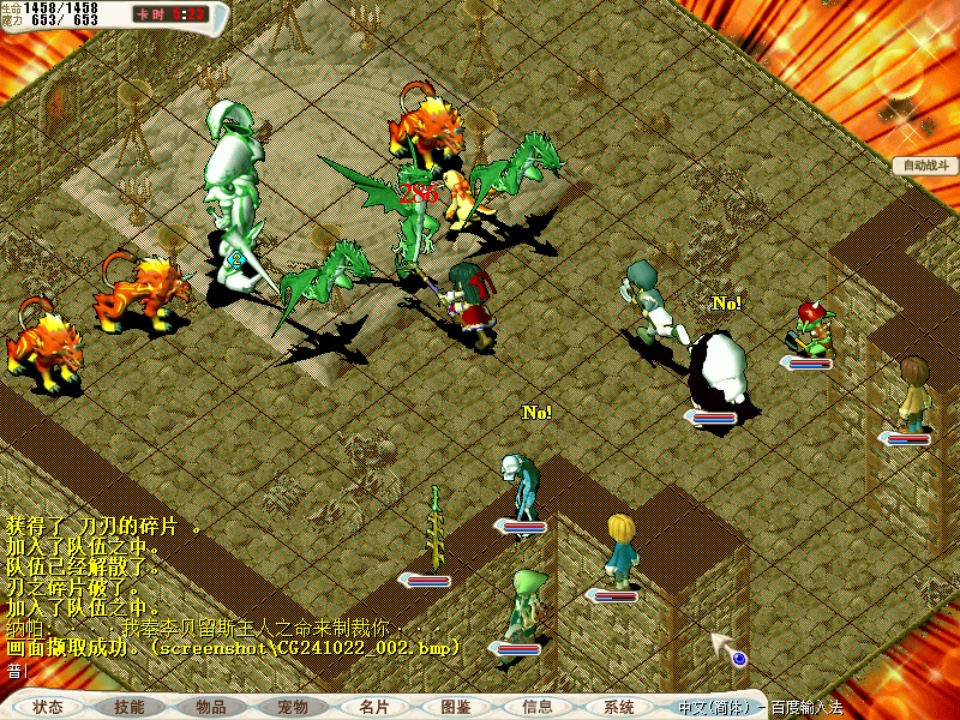
Task: Open the 信息 (Info) menu
Action: tap(537, 706)
